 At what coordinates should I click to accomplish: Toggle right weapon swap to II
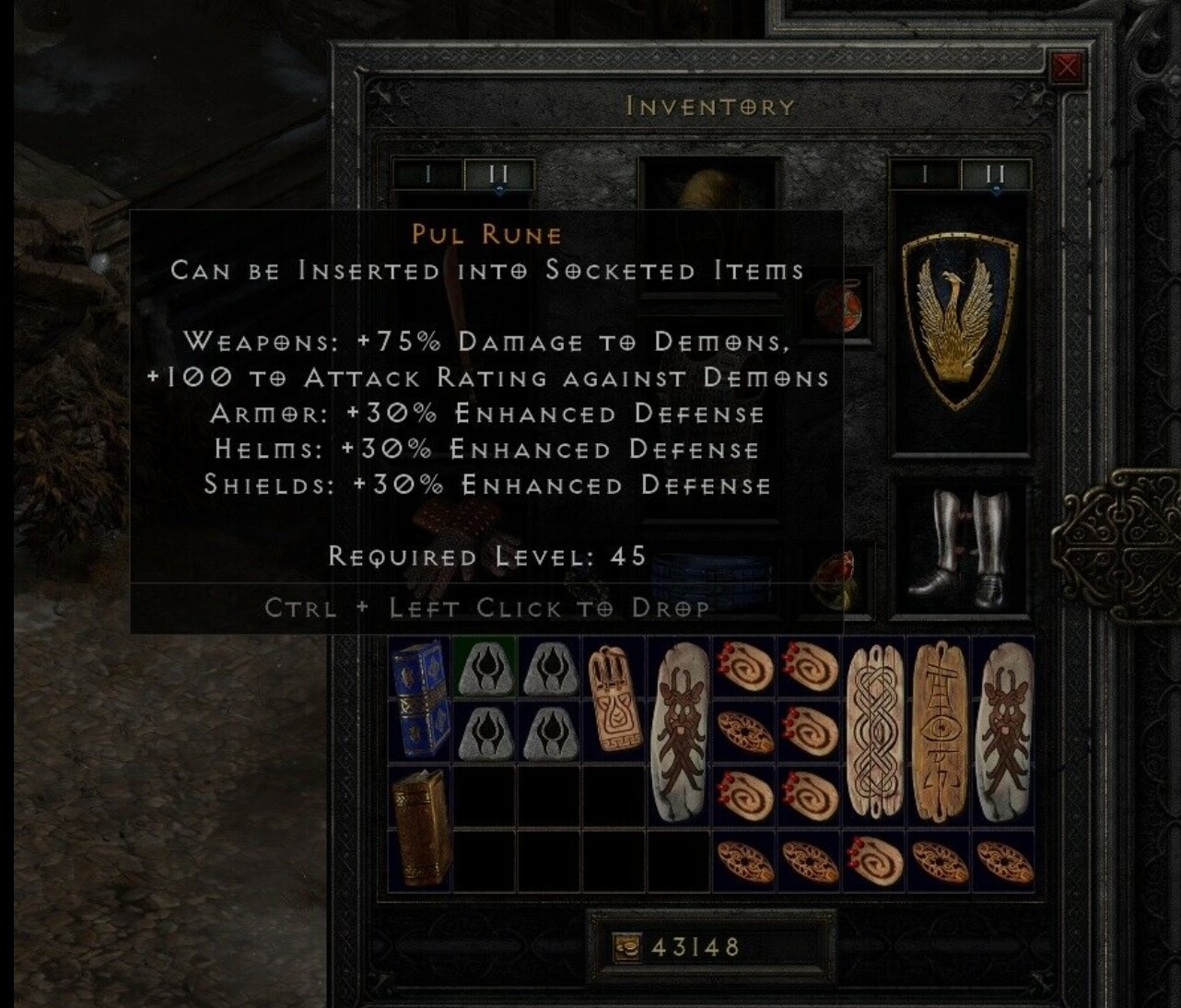(x=995, y=173)
